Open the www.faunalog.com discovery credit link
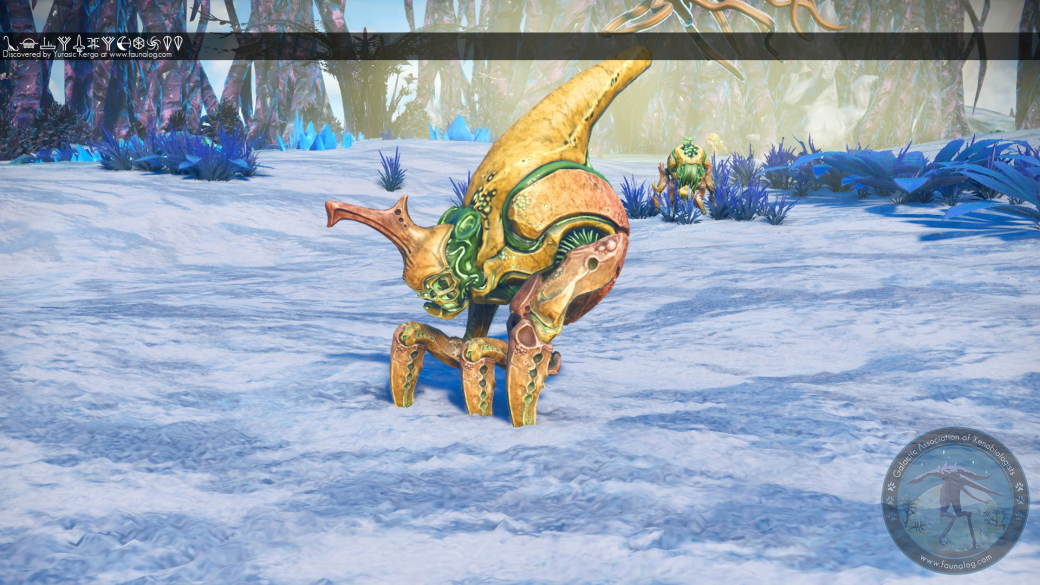 pyautogui.click(x=140, y=54)
